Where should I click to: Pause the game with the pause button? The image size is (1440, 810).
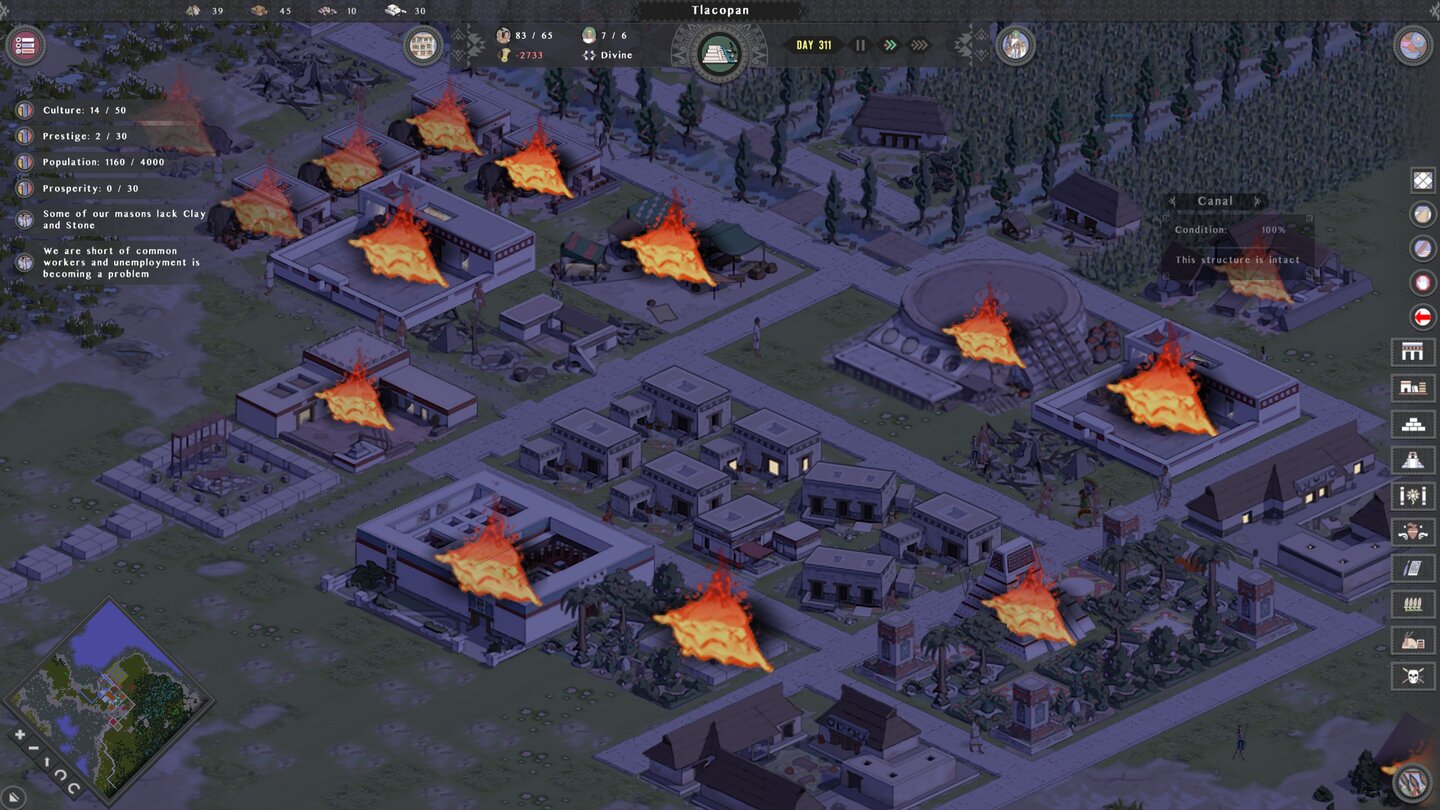tap(860, 44)
